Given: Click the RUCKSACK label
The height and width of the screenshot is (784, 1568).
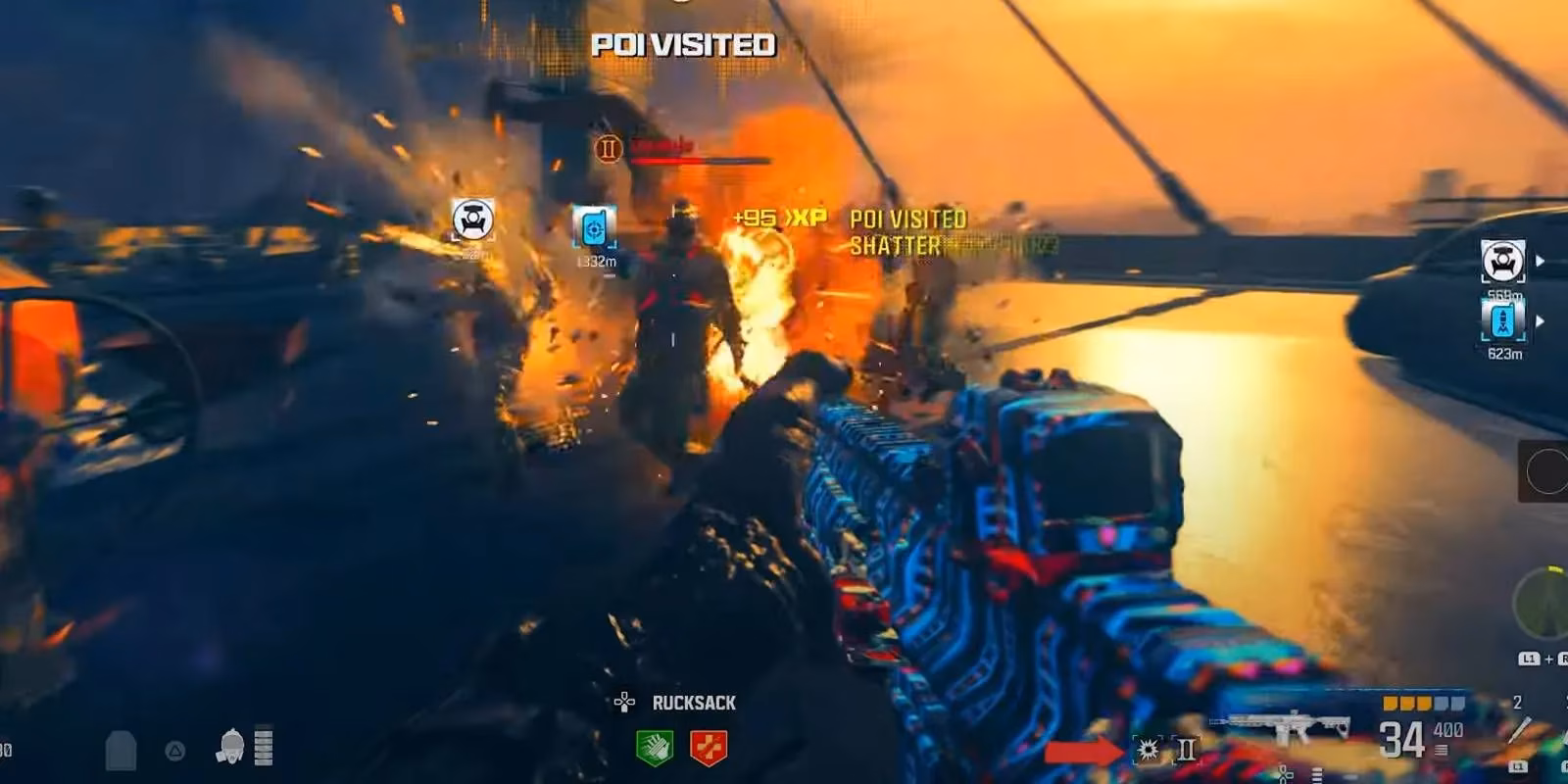Looking at the screenshot, I should pos(692,702).
